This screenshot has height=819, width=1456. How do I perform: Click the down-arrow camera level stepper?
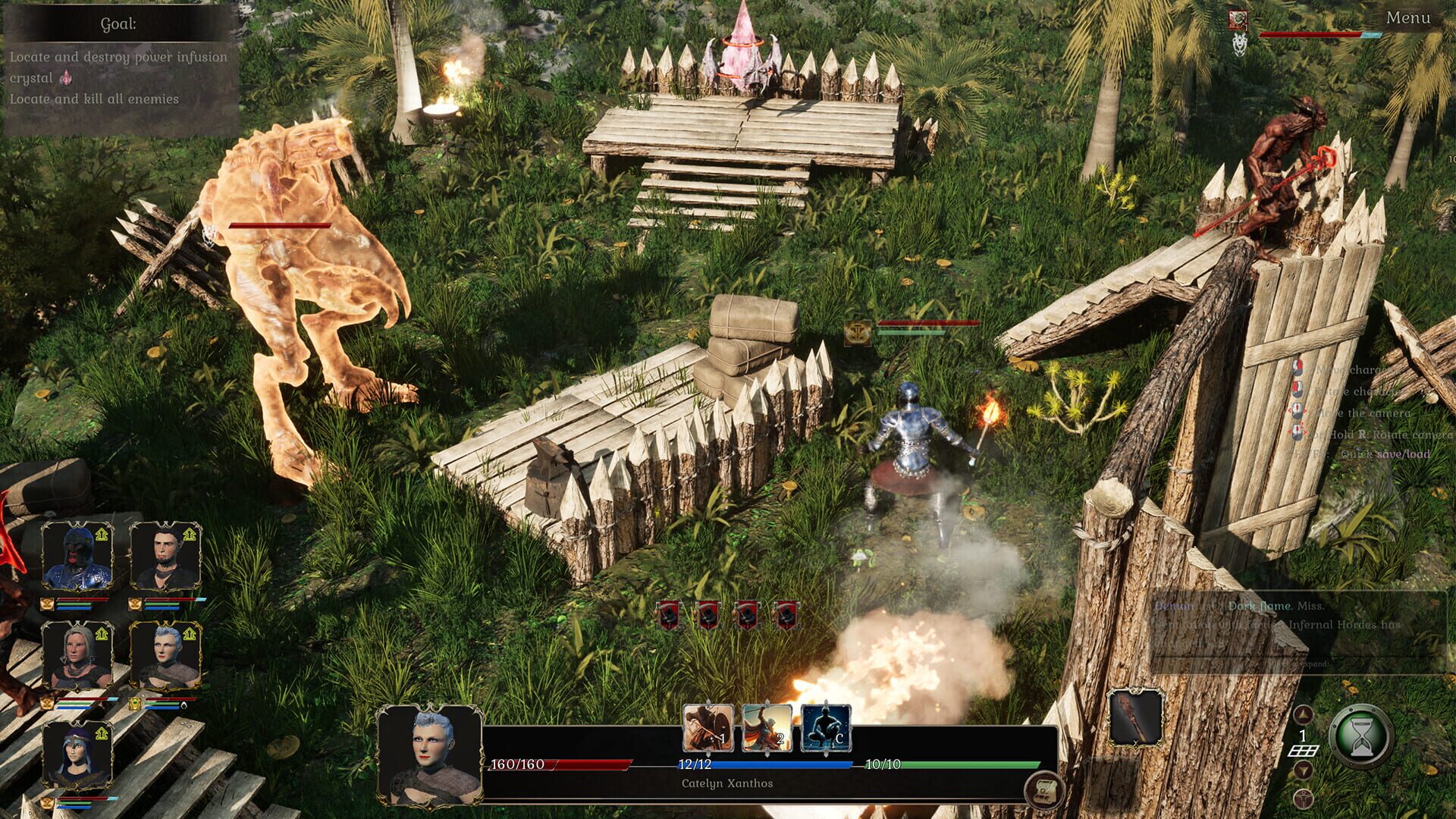click(1303, 770)
